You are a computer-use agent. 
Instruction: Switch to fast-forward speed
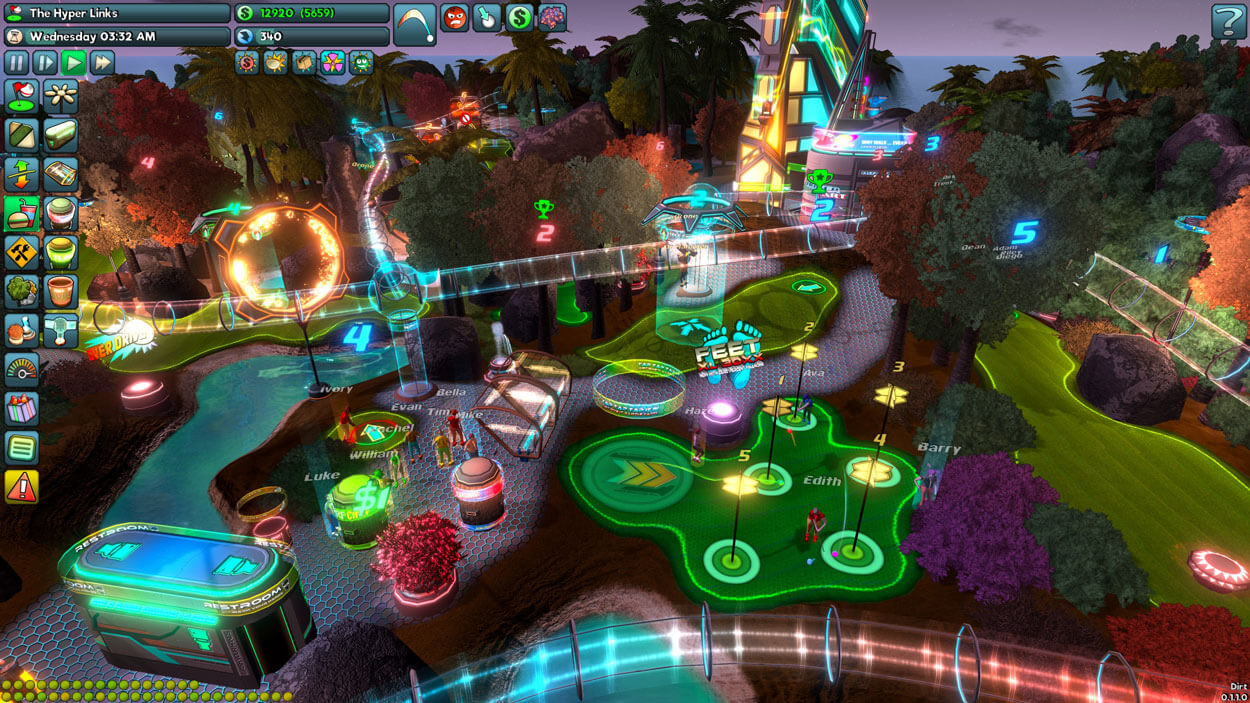point(101,62)
